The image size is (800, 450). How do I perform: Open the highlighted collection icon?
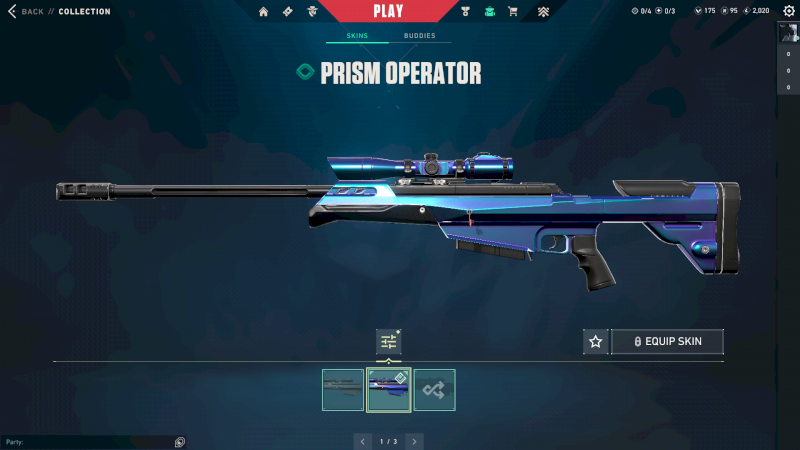[489, 12]
